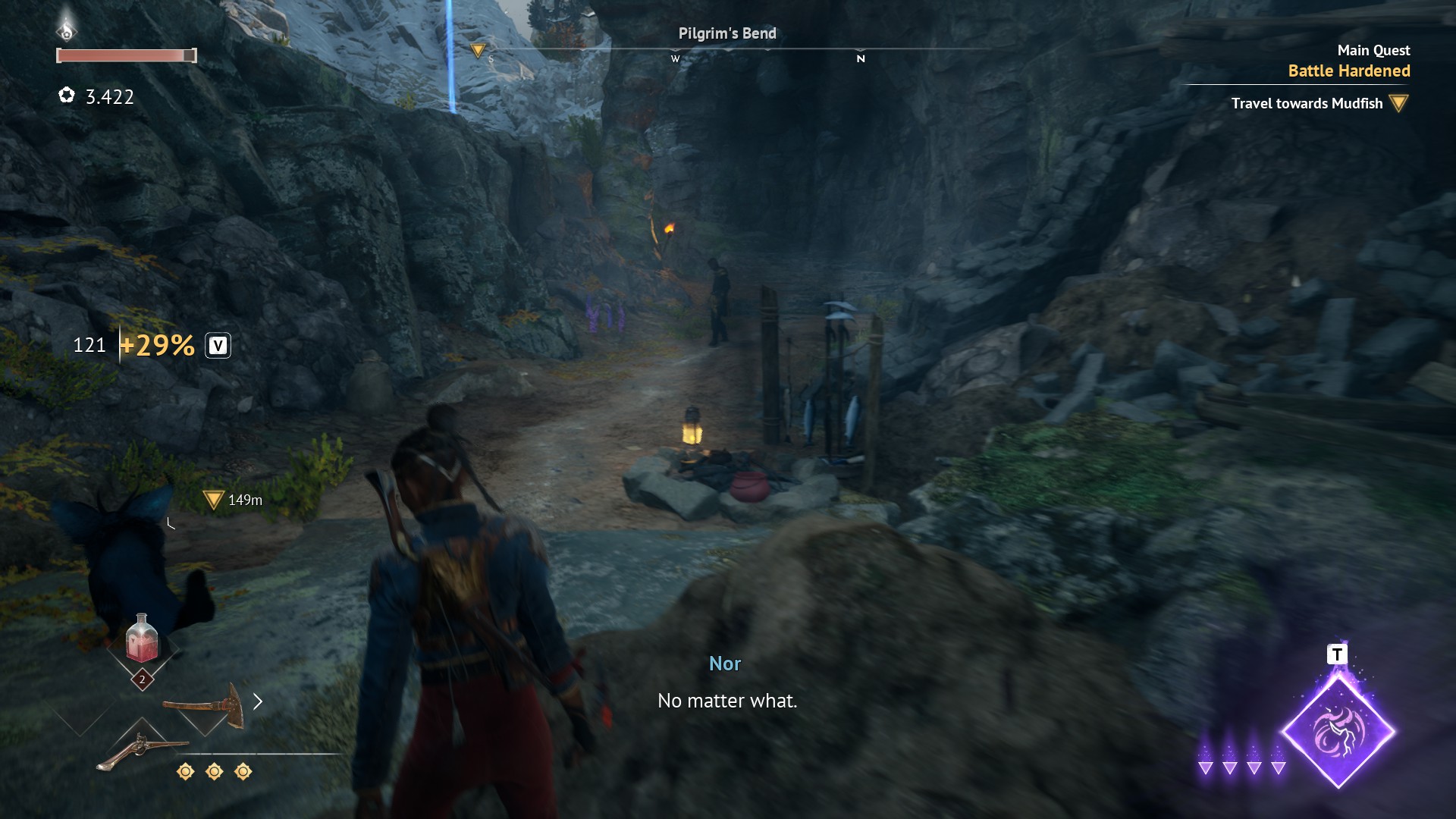Click the compass quest marker
Image resolution: width=1456 pixels, height=819 pixels.
tap(478, 51)
